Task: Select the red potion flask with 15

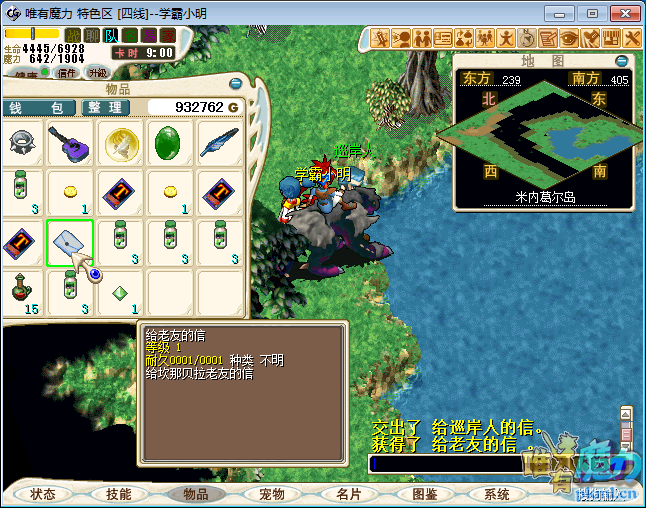Action: pos(21,292)
